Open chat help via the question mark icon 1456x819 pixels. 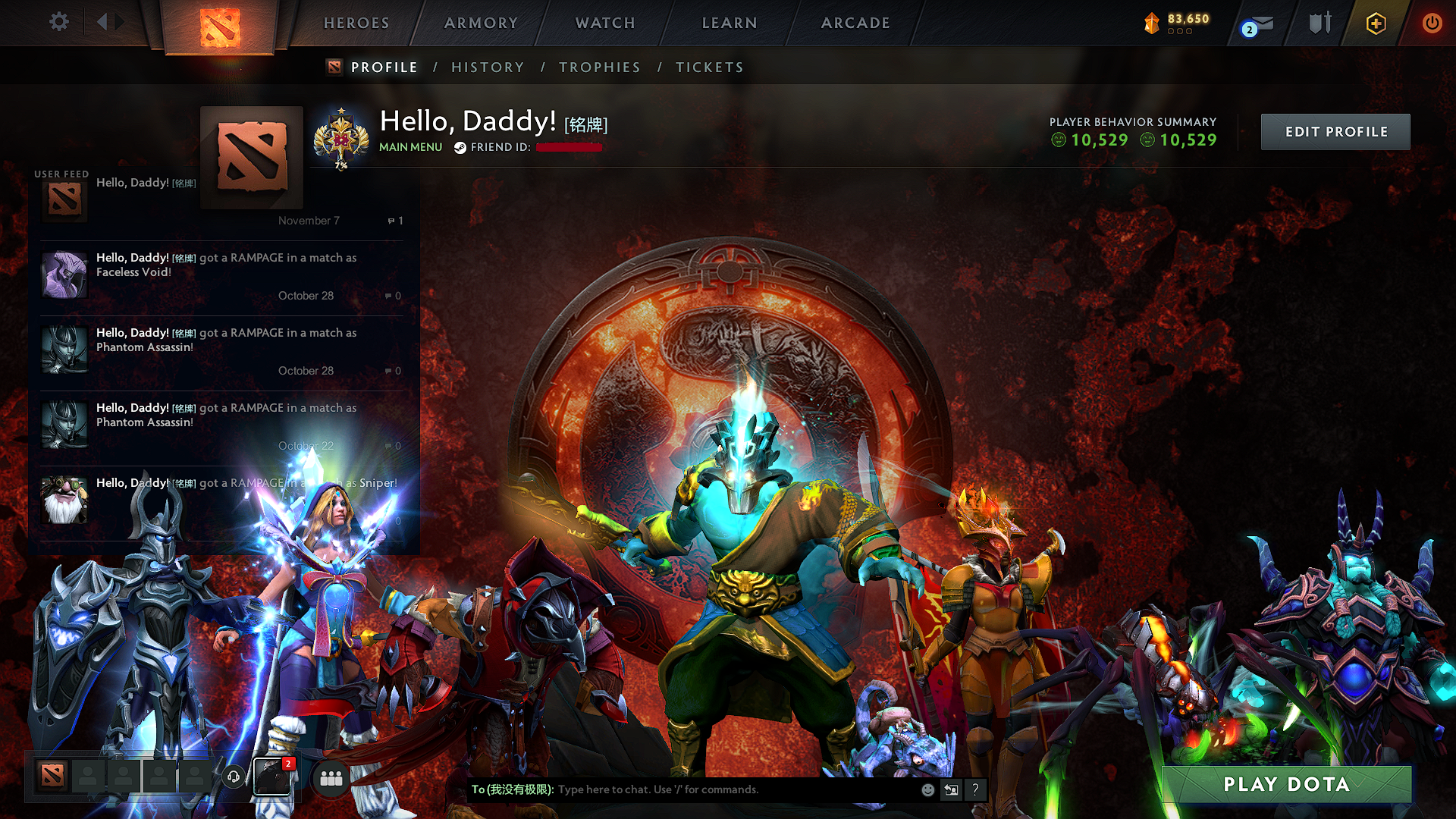click(976, 789)
